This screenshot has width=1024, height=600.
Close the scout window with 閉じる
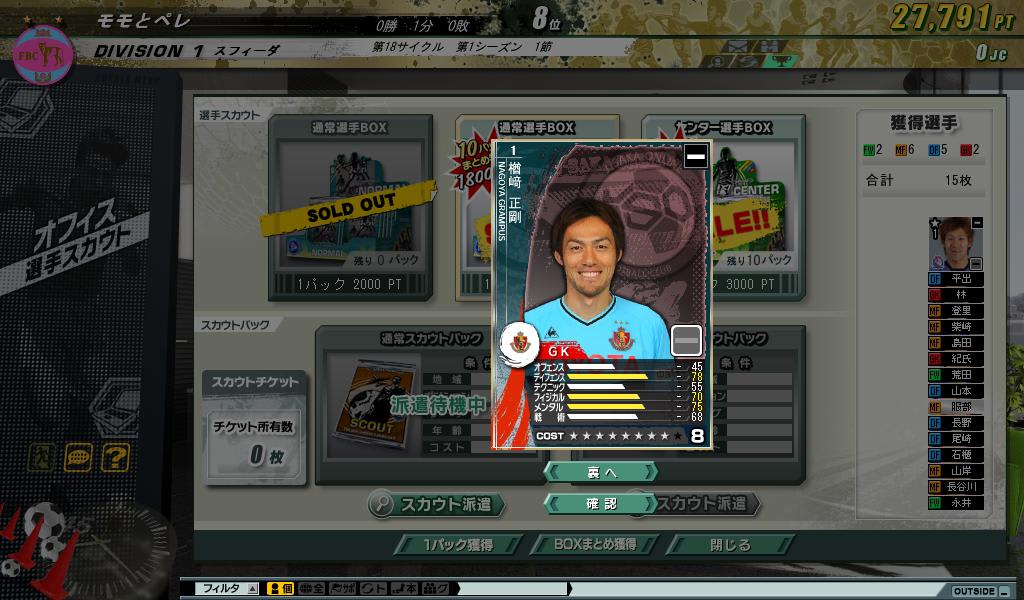click(730, 545)
